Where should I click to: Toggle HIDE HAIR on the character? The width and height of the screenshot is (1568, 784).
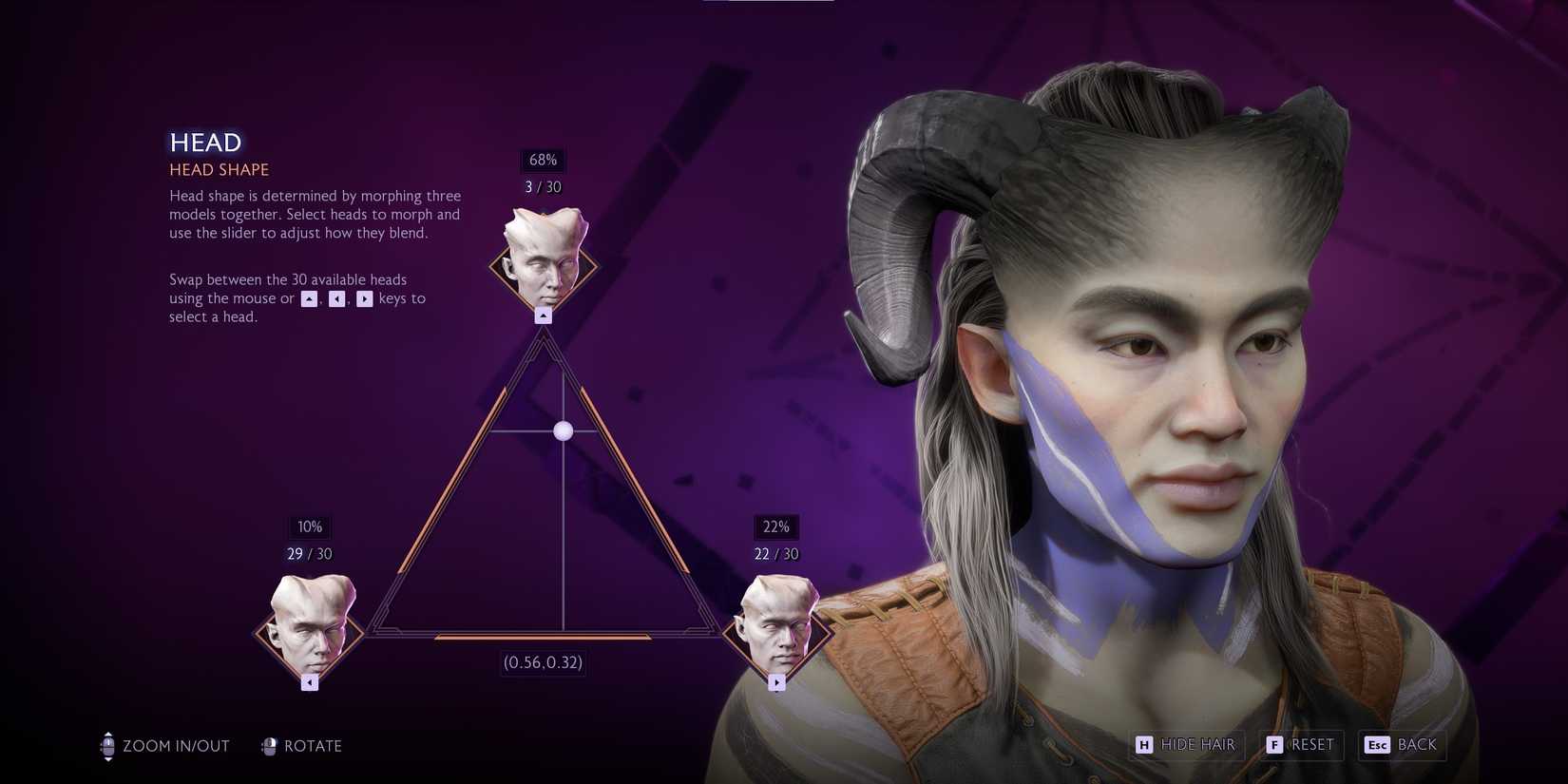click(x=1197, y=745)
